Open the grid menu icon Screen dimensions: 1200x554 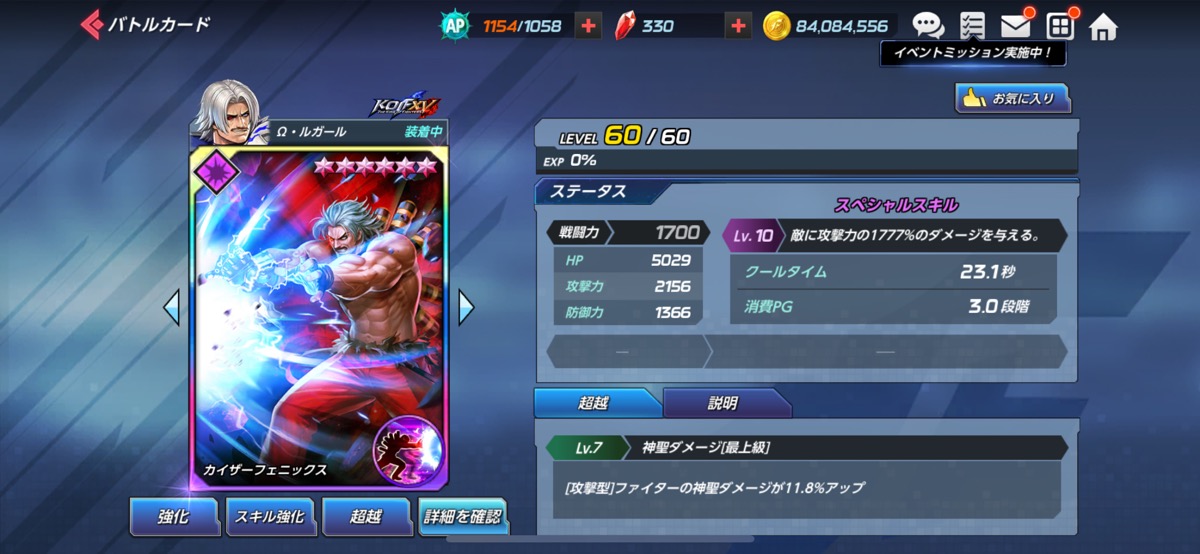1059,25
